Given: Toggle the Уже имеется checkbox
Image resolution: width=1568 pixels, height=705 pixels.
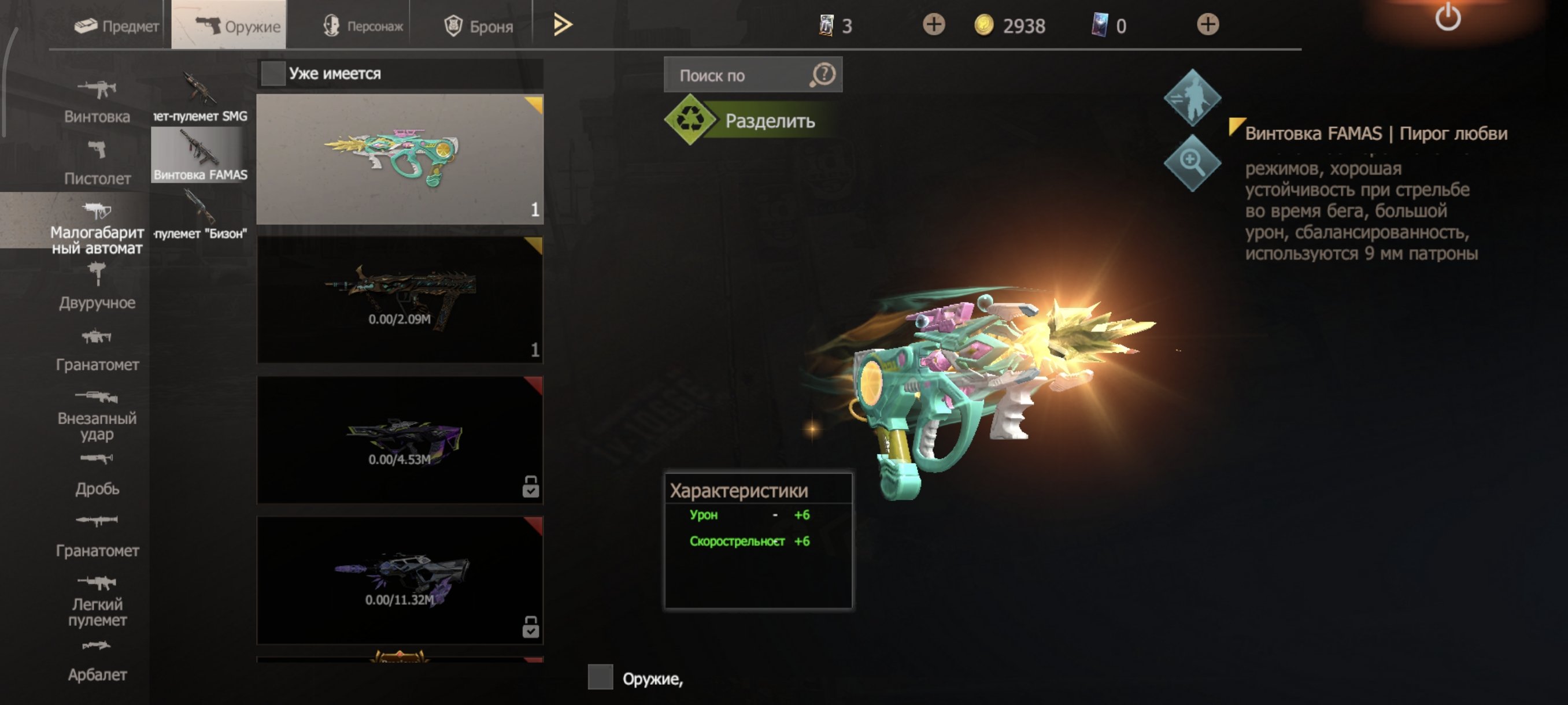Looking at the screenshot, I should (x=273, y=73).
